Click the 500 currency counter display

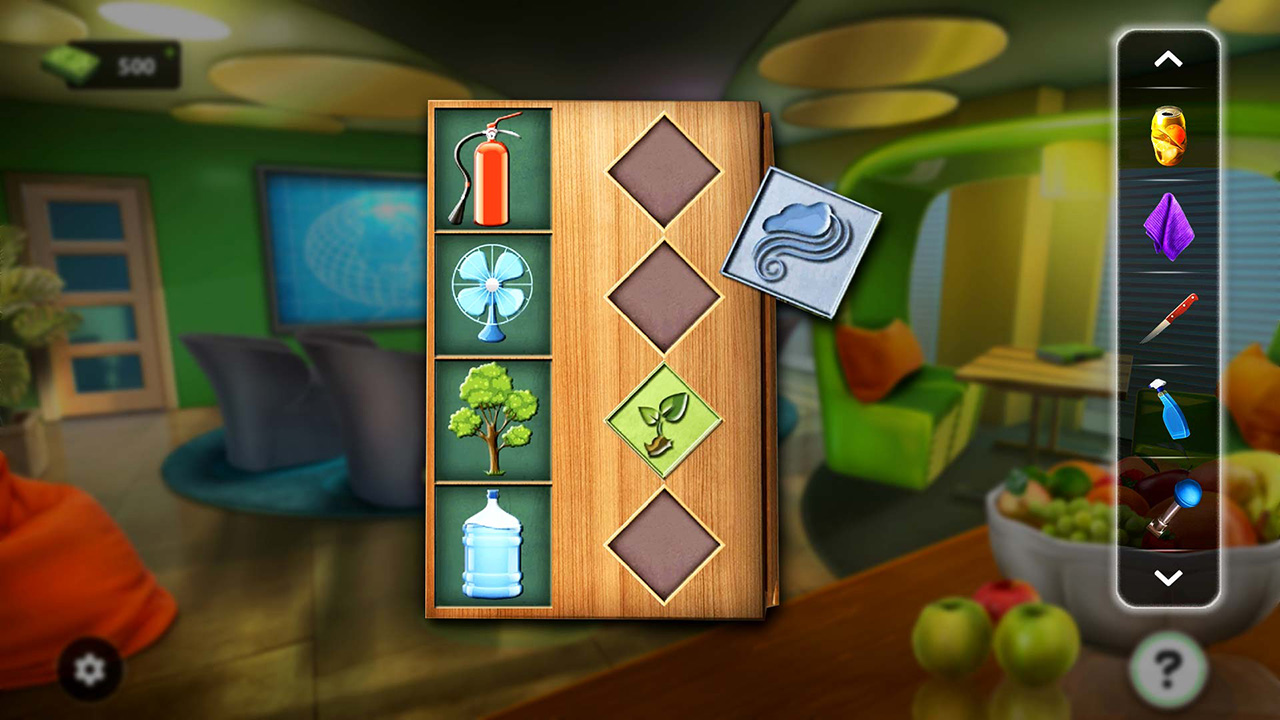click(137, 66)
